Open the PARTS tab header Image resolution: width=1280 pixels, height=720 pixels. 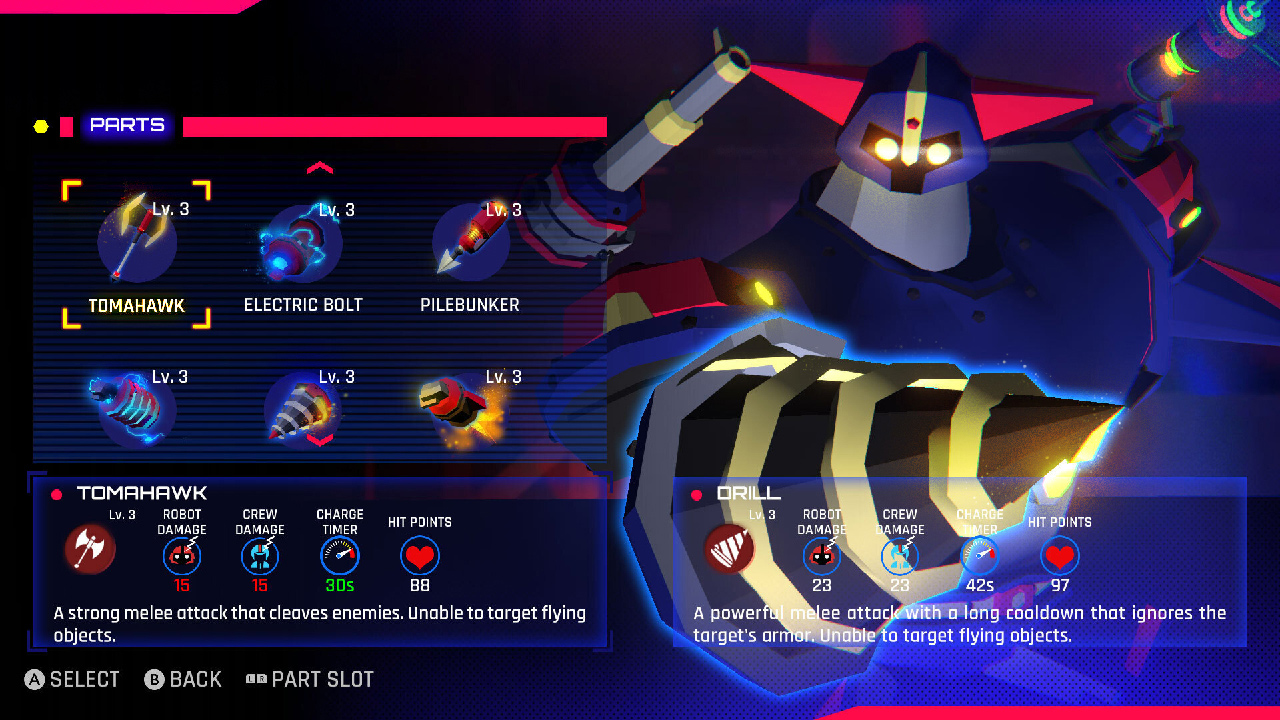click(x=127, y=125)
